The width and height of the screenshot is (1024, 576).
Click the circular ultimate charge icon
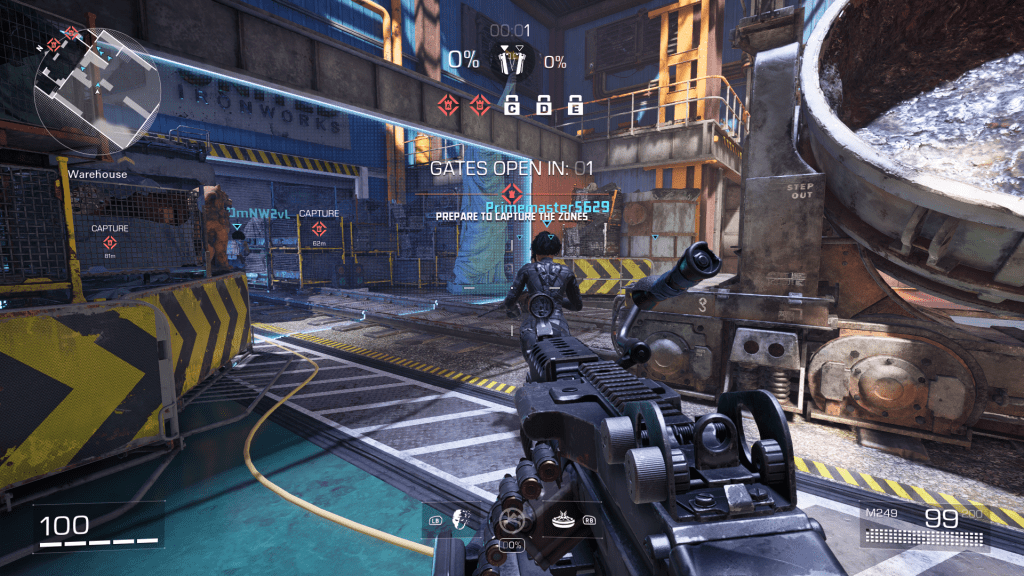pos(512,519)
